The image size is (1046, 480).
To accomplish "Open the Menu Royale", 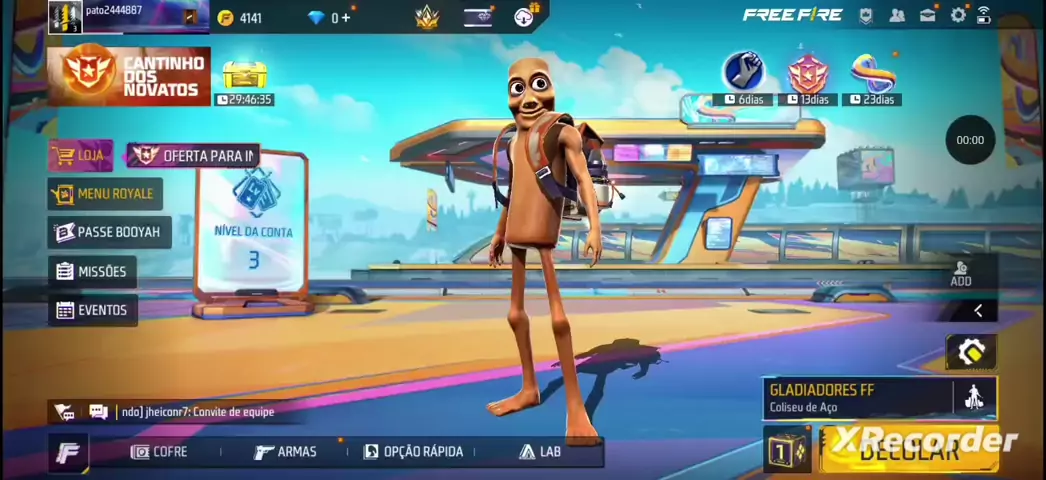I will tap(105, 194).
